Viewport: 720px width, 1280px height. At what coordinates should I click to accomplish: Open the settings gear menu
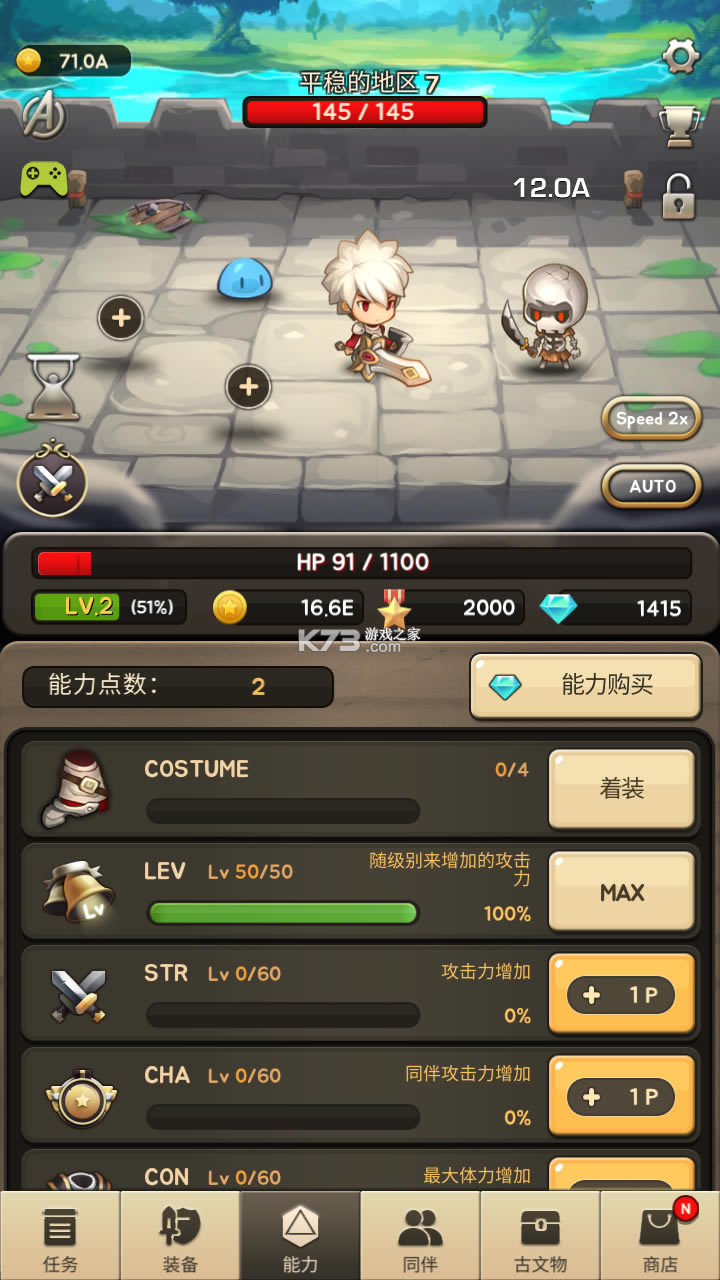(x=680, y=57)
